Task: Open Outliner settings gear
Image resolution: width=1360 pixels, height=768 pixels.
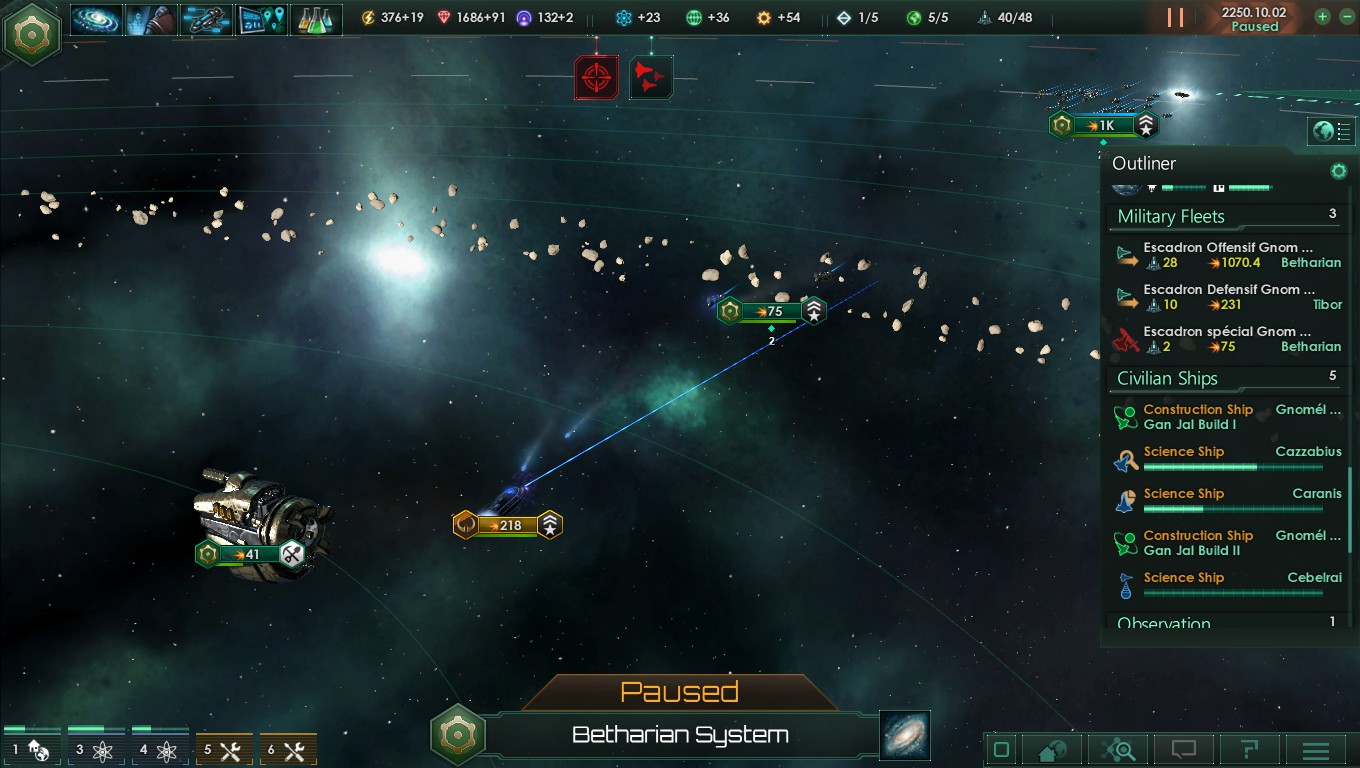Action: 1338,171
